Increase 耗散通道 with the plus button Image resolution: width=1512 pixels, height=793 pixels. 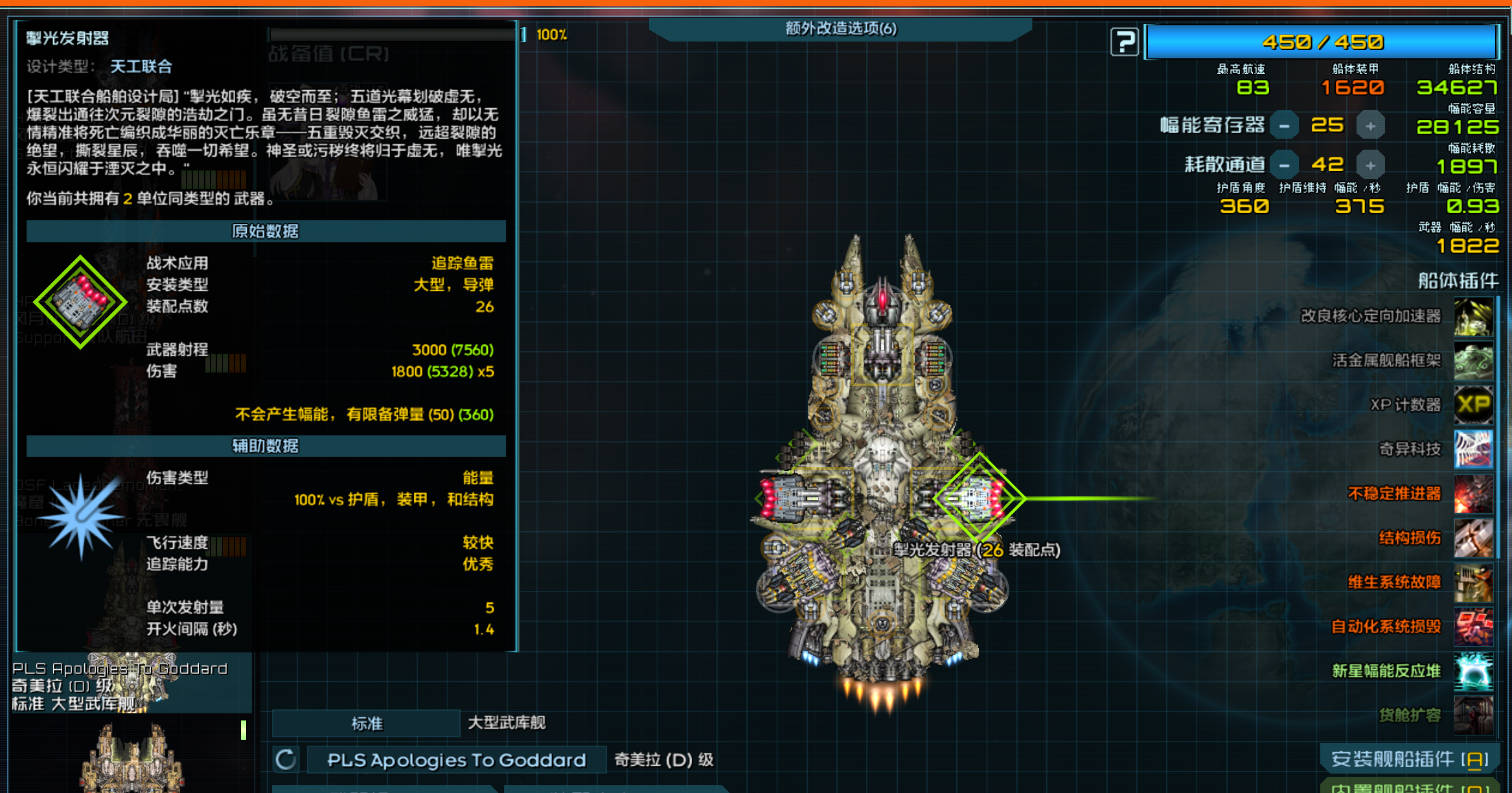pyautogui.click(x=1371, y=164)
